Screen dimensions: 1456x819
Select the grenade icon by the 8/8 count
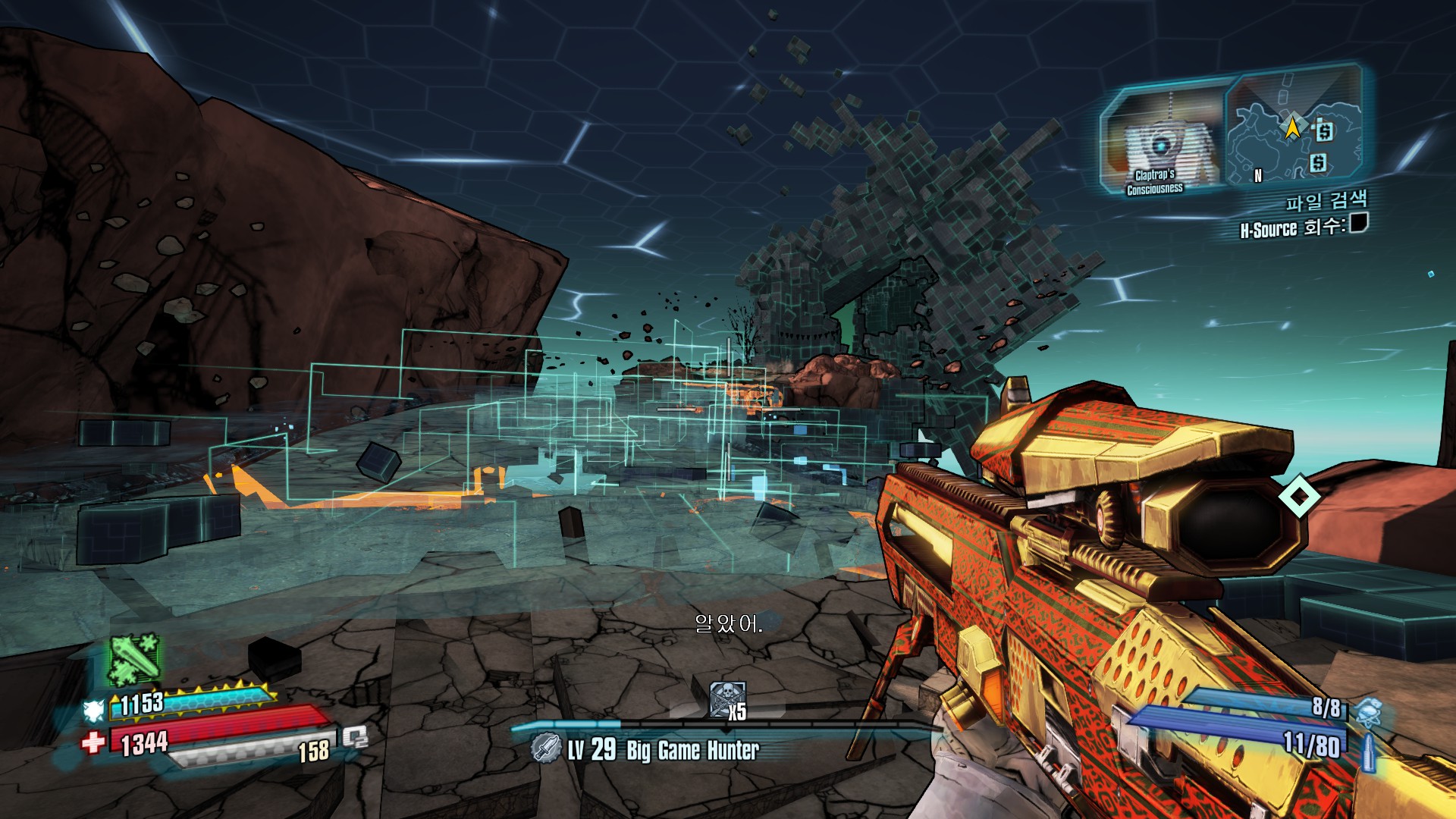coord(1369,711)
